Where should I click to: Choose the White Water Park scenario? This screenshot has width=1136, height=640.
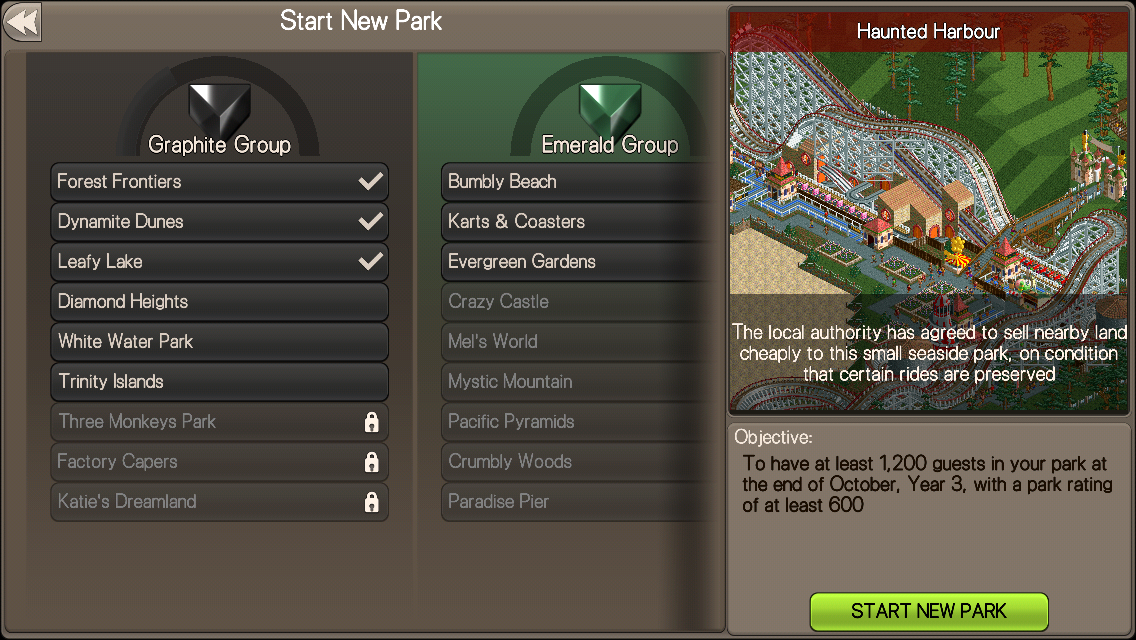pos(219,342)
